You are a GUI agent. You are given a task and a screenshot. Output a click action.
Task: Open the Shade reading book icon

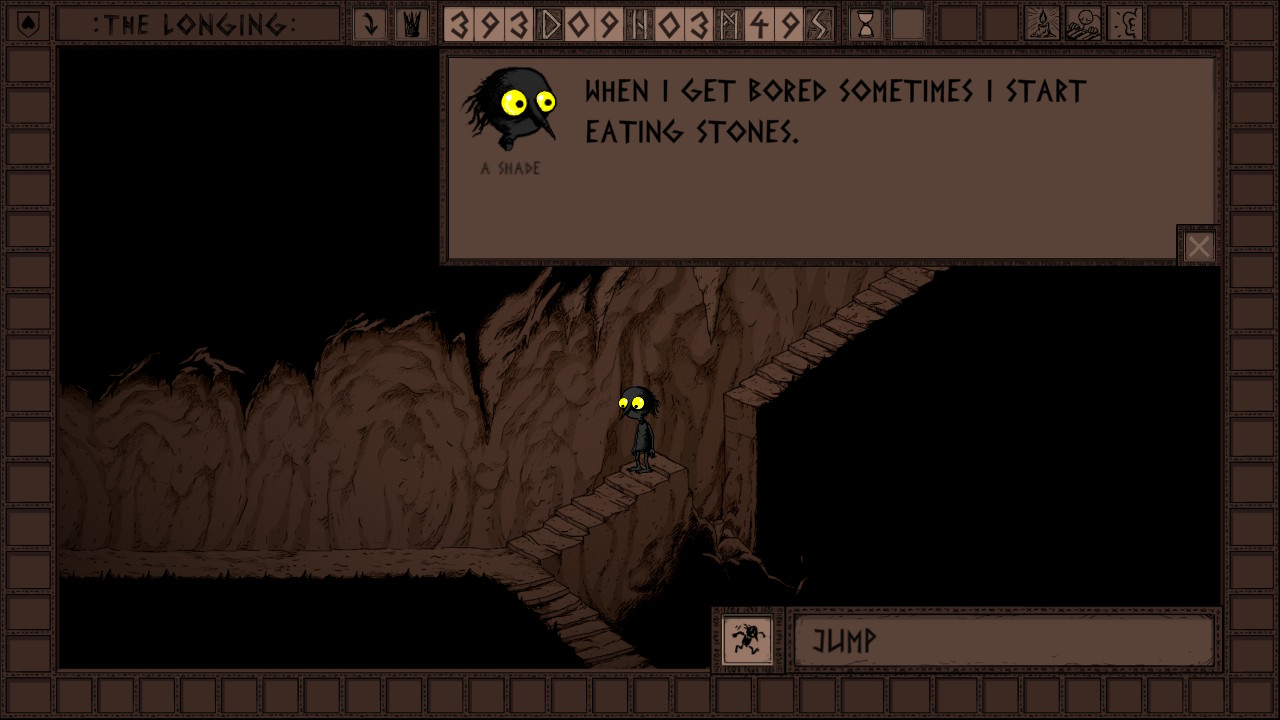(x=1084, y=24)
